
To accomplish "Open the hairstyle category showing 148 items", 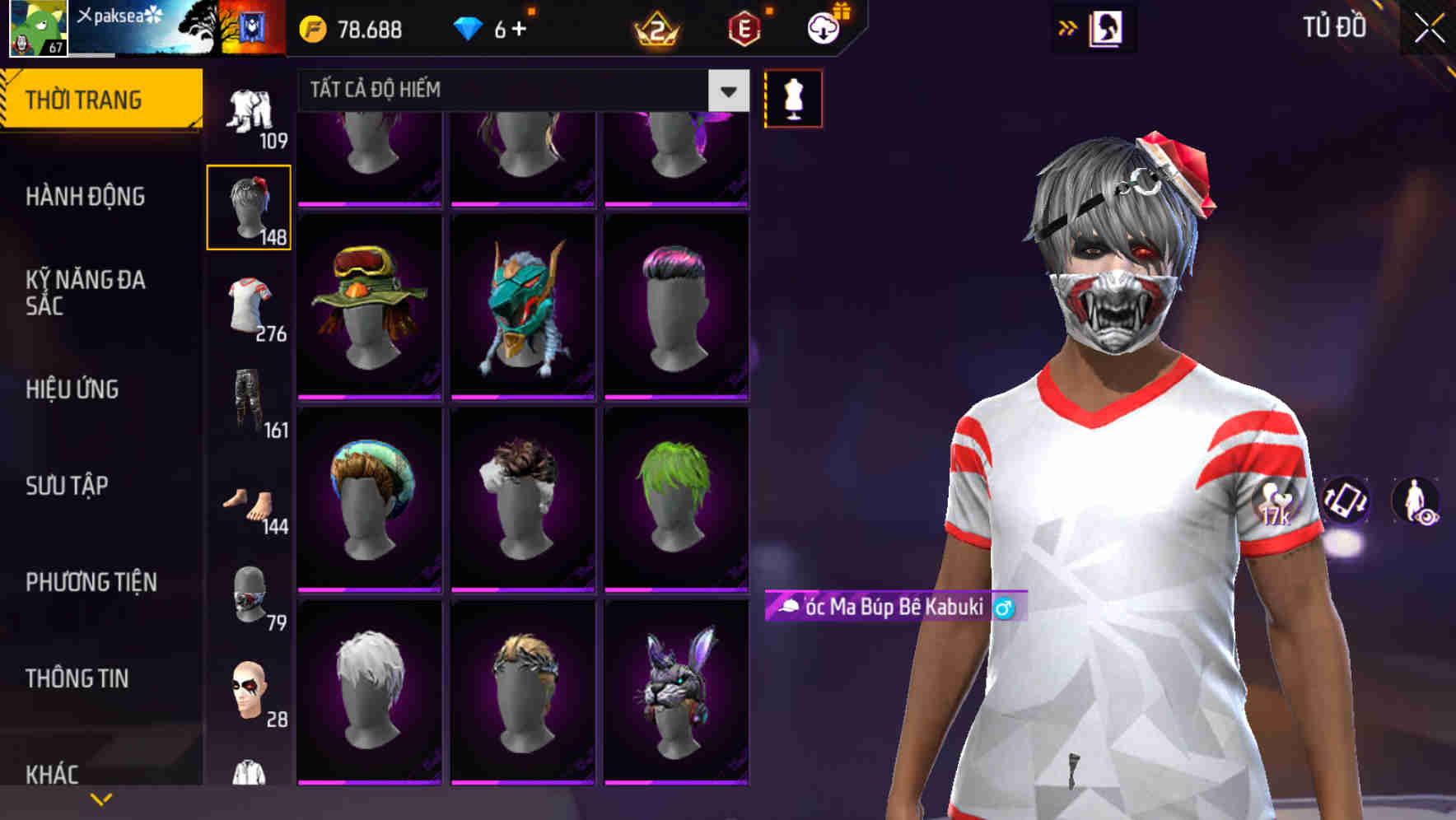I will (249, 206).
